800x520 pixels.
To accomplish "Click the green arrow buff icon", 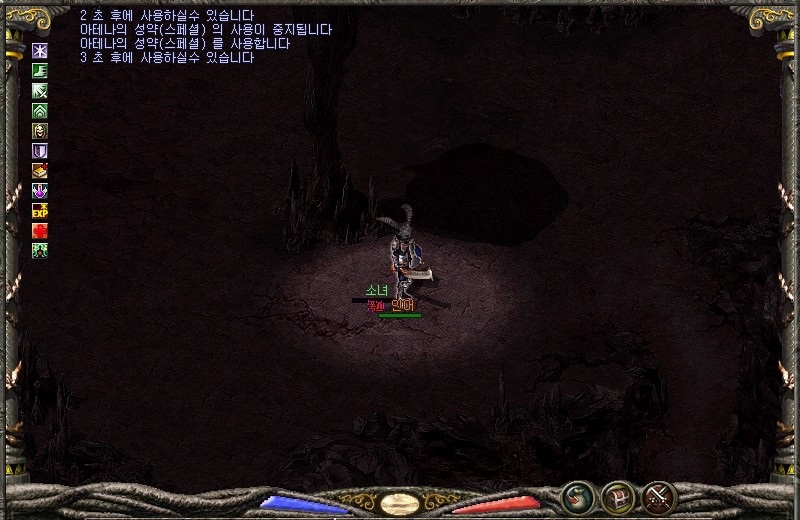I will [x=40, y=90].
